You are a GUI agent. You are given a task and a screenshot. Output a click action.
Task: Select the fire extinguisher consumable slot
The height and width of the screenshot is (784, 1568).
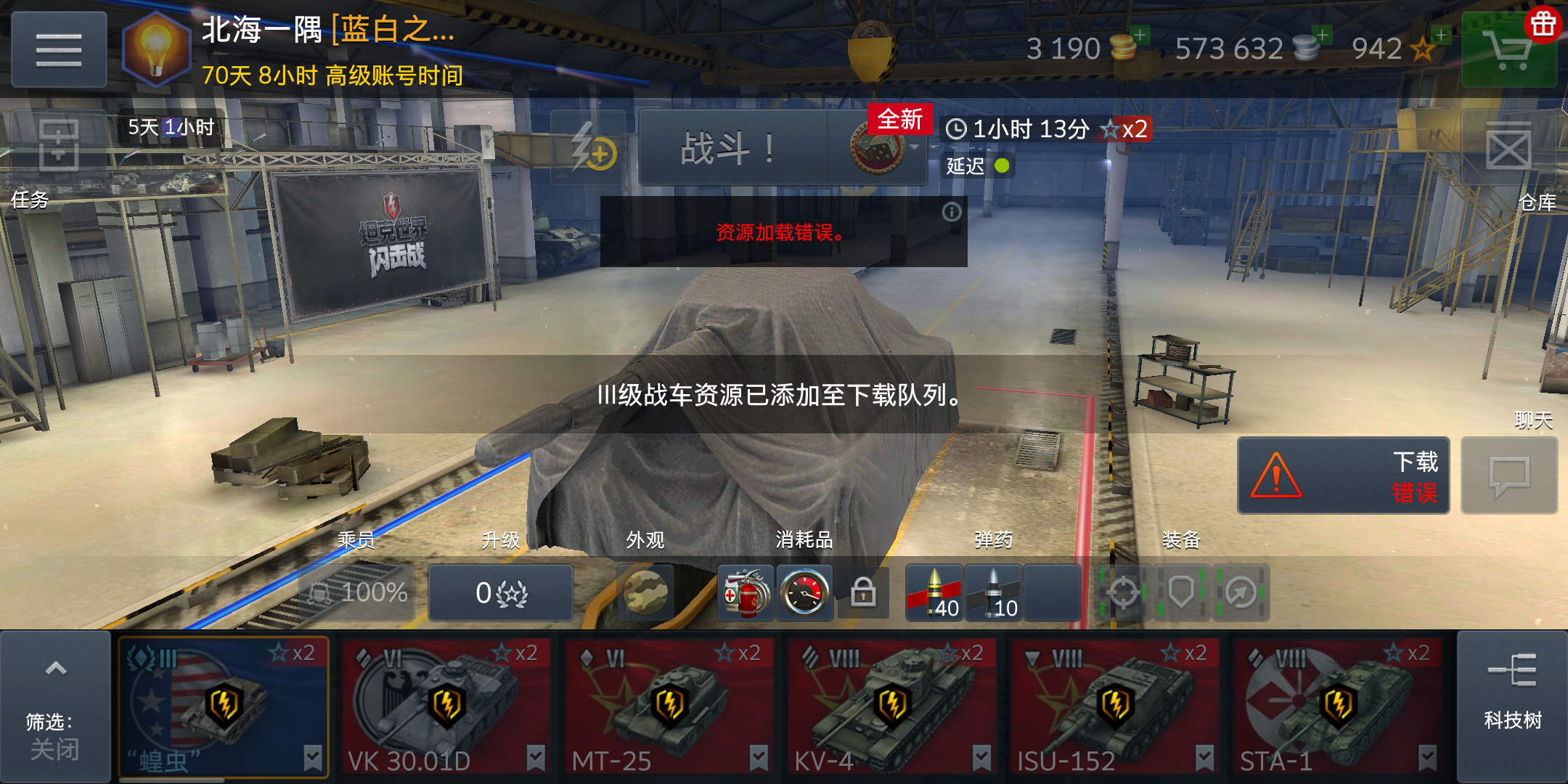[x=746, y=593]
